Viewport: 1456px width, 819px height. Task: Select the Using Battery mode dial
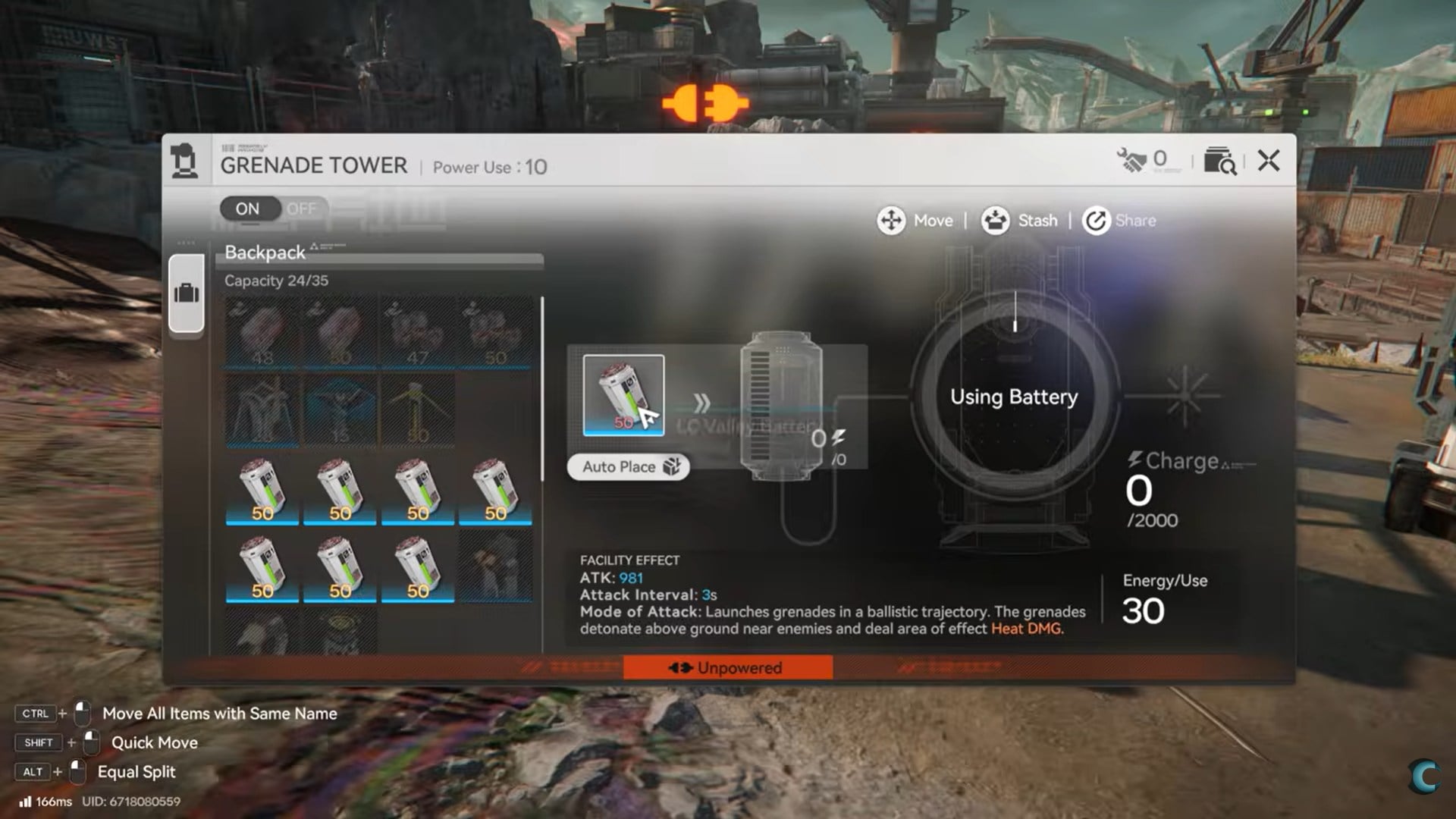(x=1014, y=397)
